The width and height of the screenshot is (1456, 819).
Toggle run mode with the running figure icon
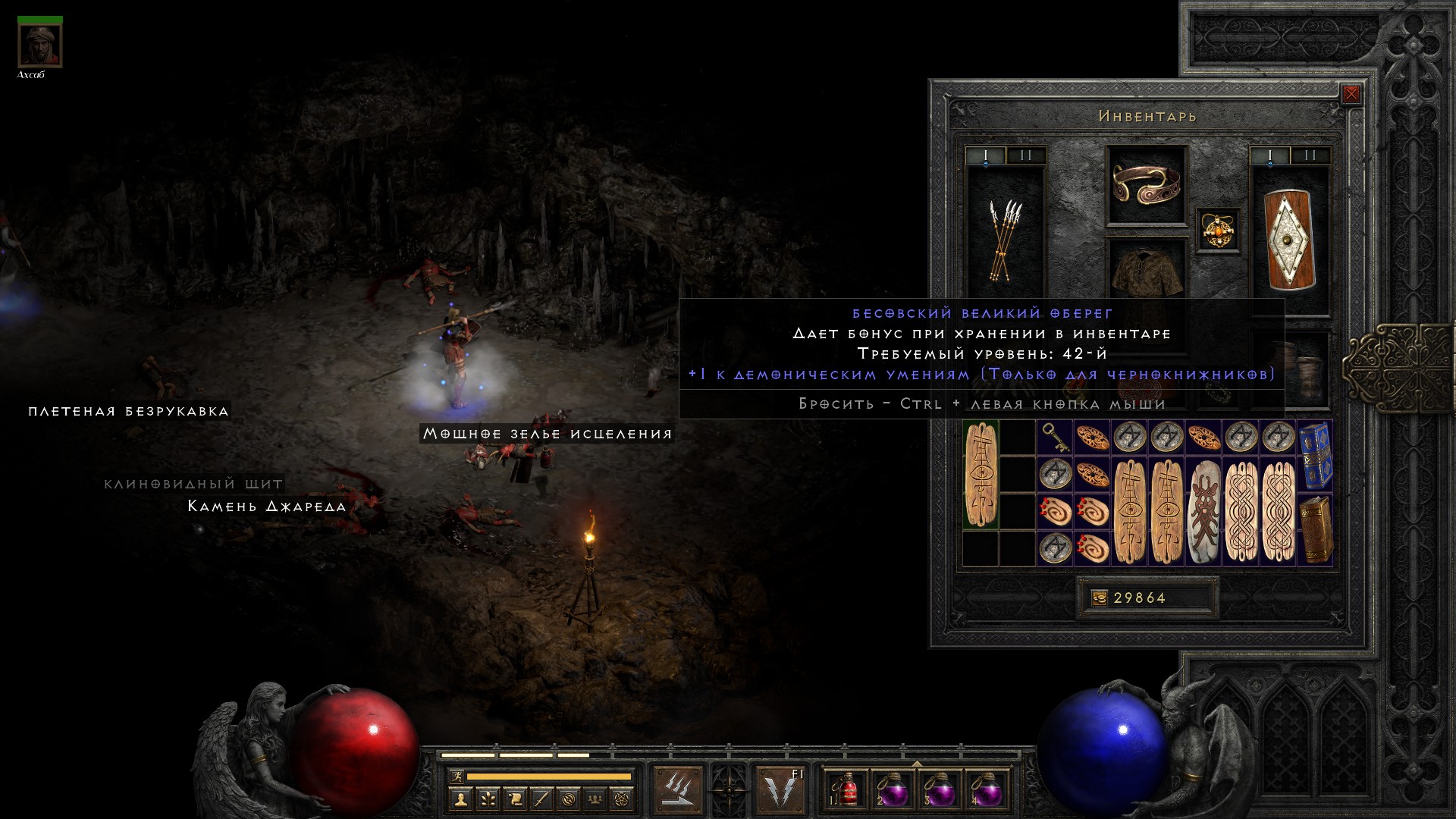click(457, 777)
